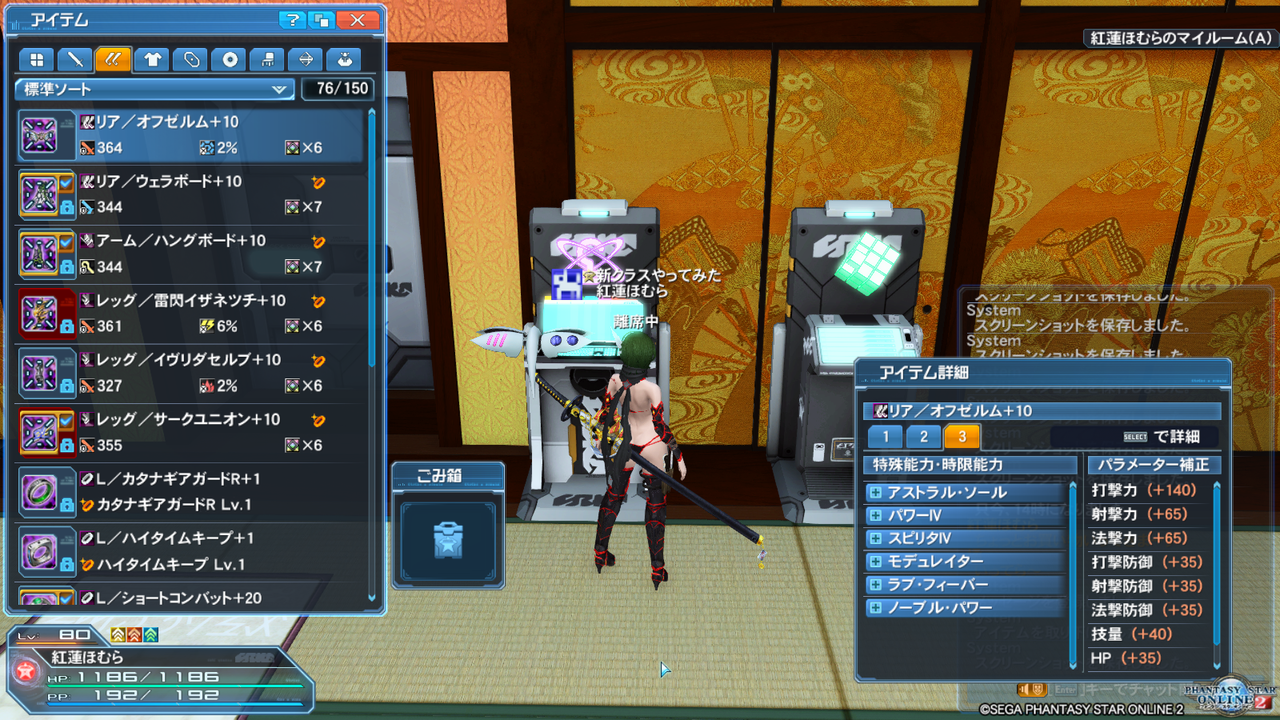Image resolution: width=1280 pixels, height=720 pixels.
Task: Select the room goods diamond category icon
Action: 306,59
